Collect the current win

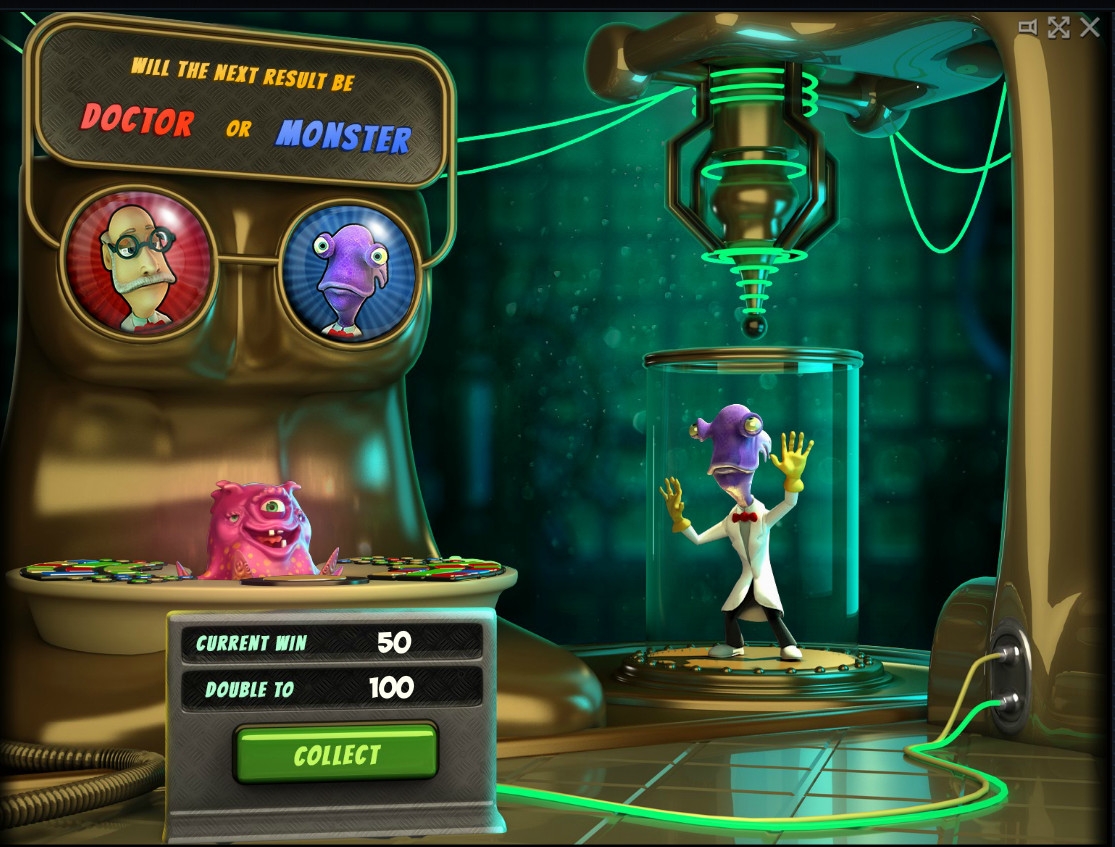(336, 754)
